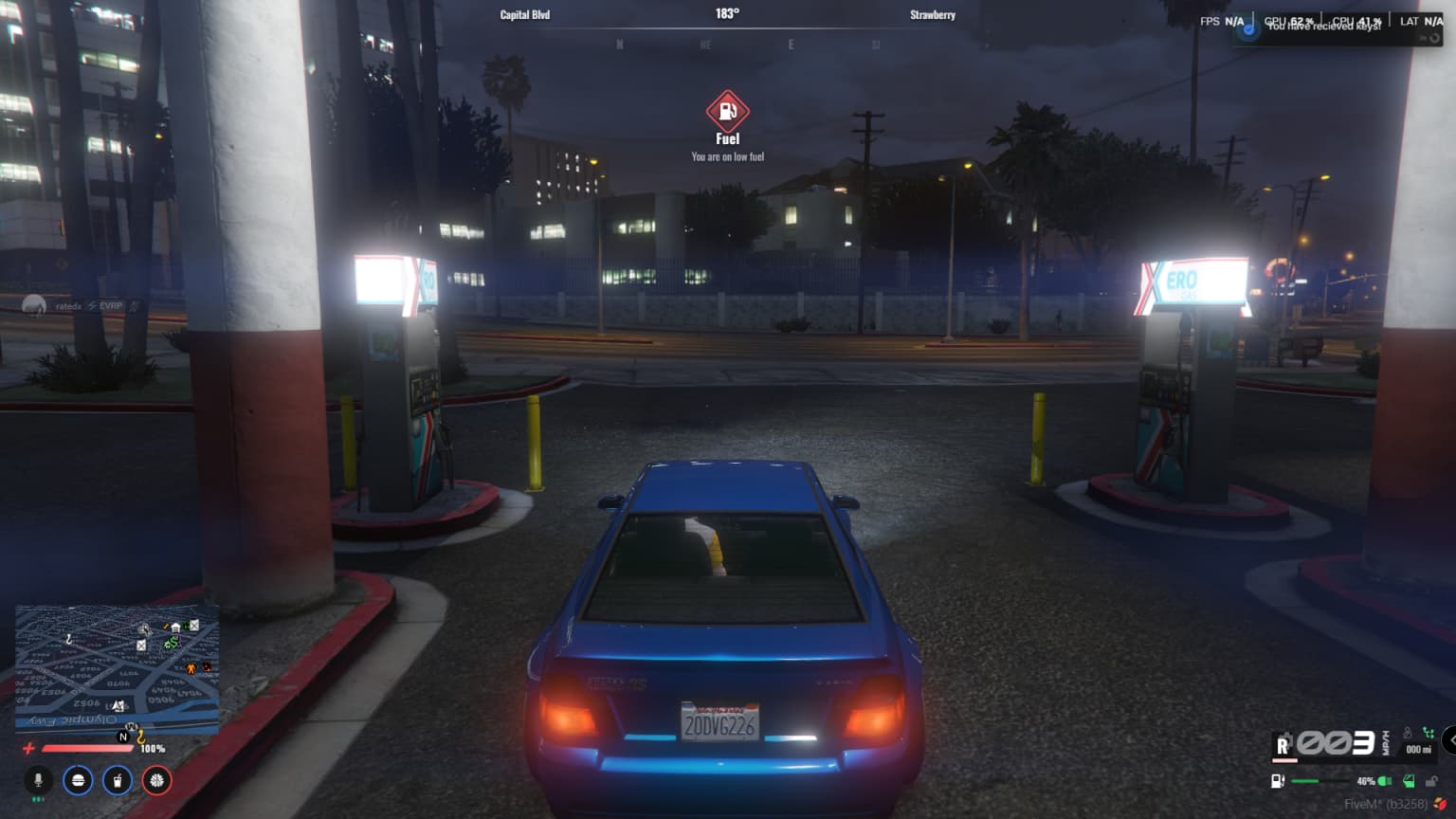Image resolution: width=1456 pixels, height=819 pixels.
Task: Click the burger hunger icon
Action: (77, 781)
